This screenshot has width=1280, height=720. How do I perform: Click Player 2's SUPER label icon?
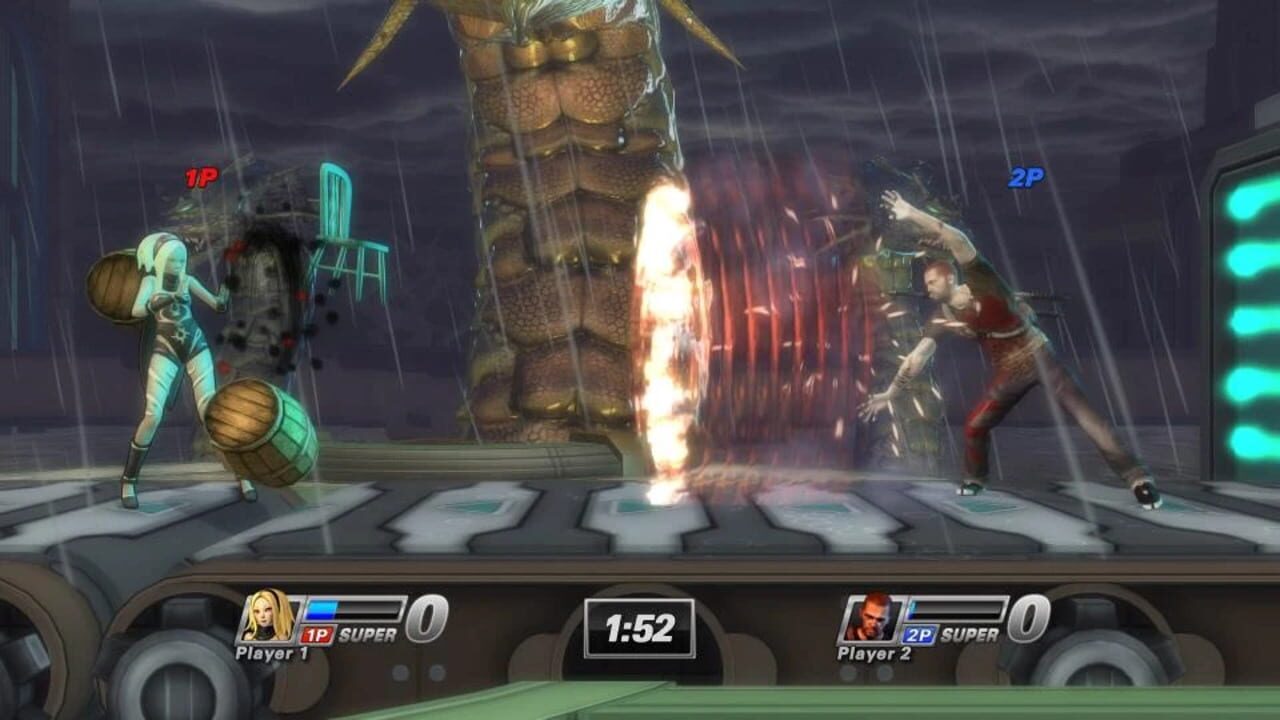[968, 632]
